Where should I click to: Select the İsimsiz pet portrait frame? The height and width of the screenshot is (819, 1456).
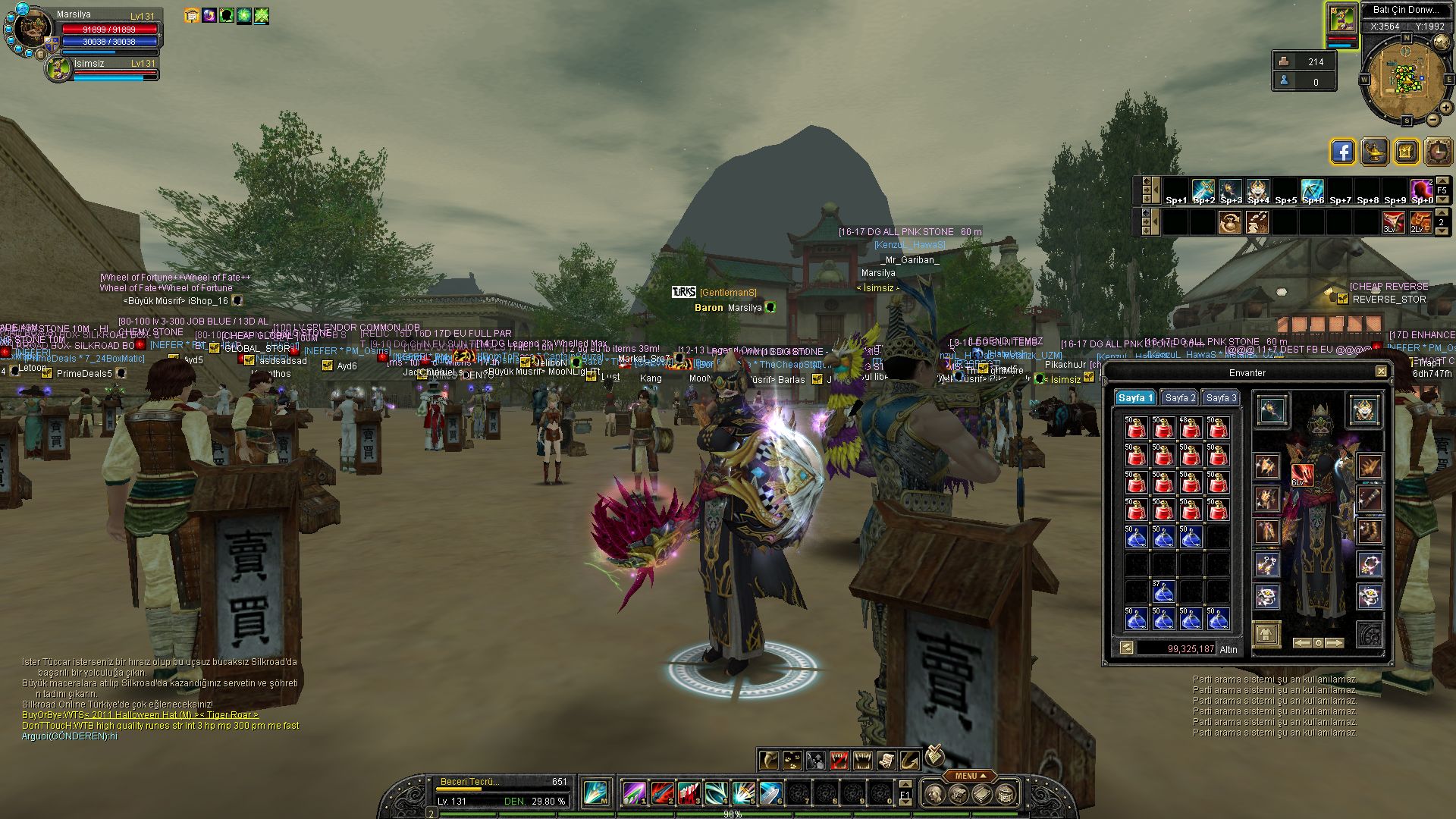[x=59, y=68]
